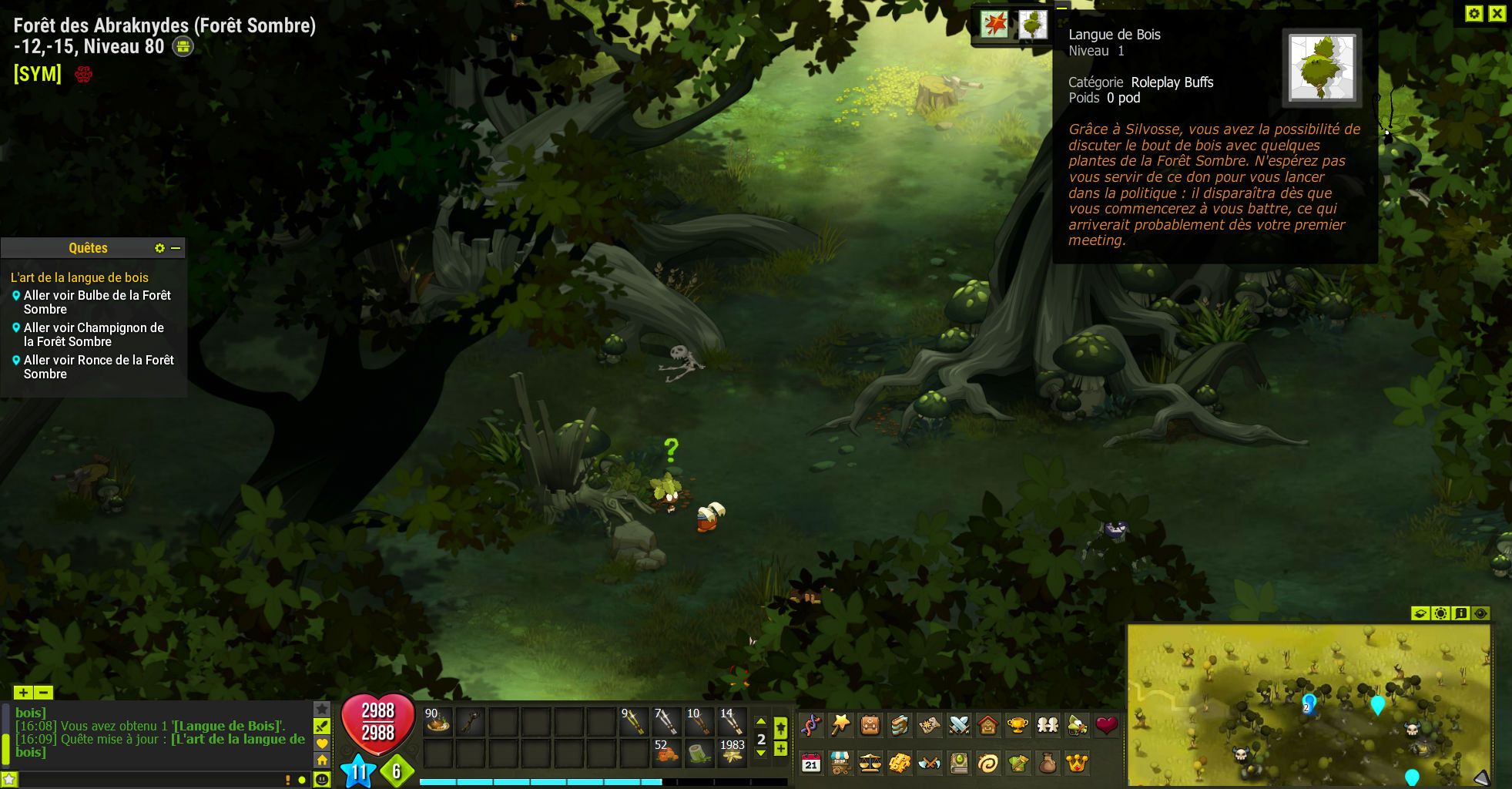The height and width of the screenshot is (789, 1512).
Task: Minimize the Quêtes tracker panel
Action: (176, 248)
